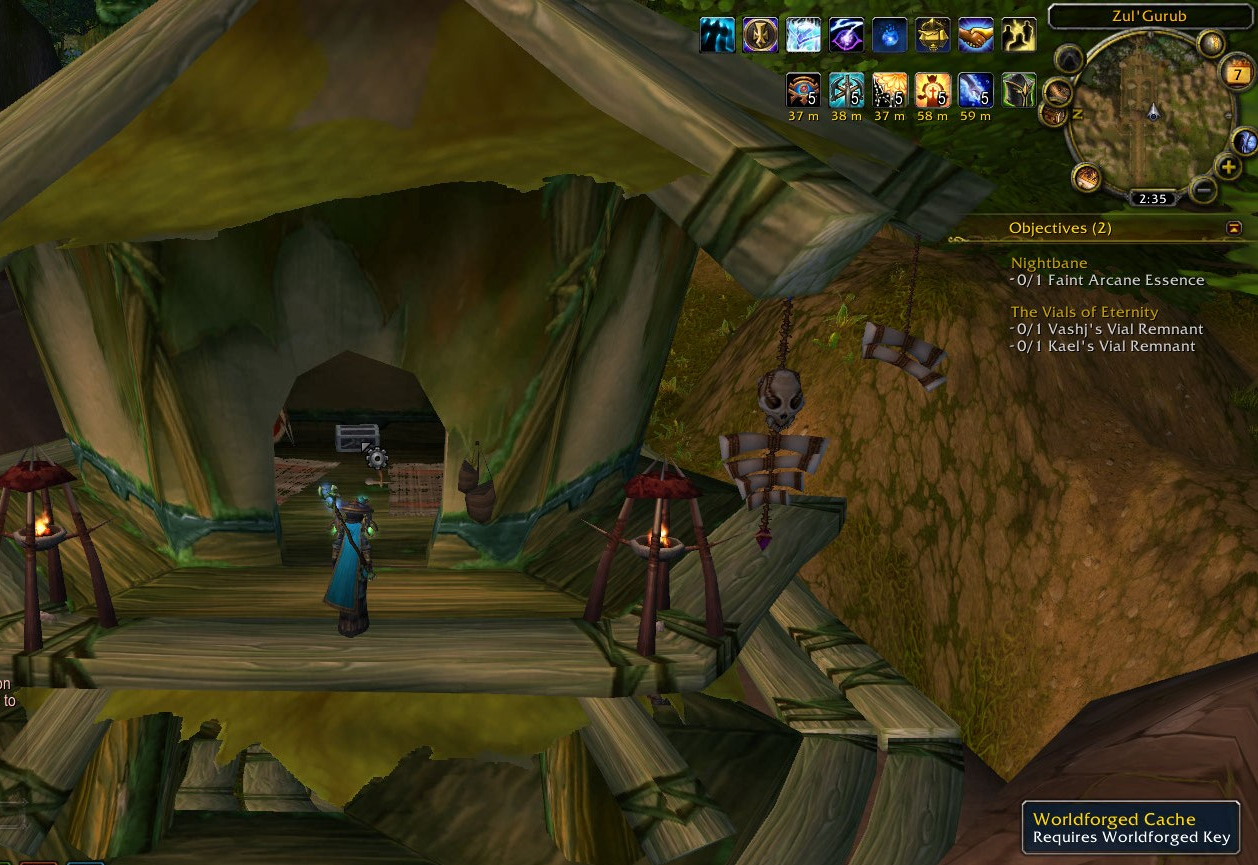Viewport: 1258px width, 865px height.
Task: Click the golden cross shield buff
Action: pyautogui.click(x=761, y=35)
